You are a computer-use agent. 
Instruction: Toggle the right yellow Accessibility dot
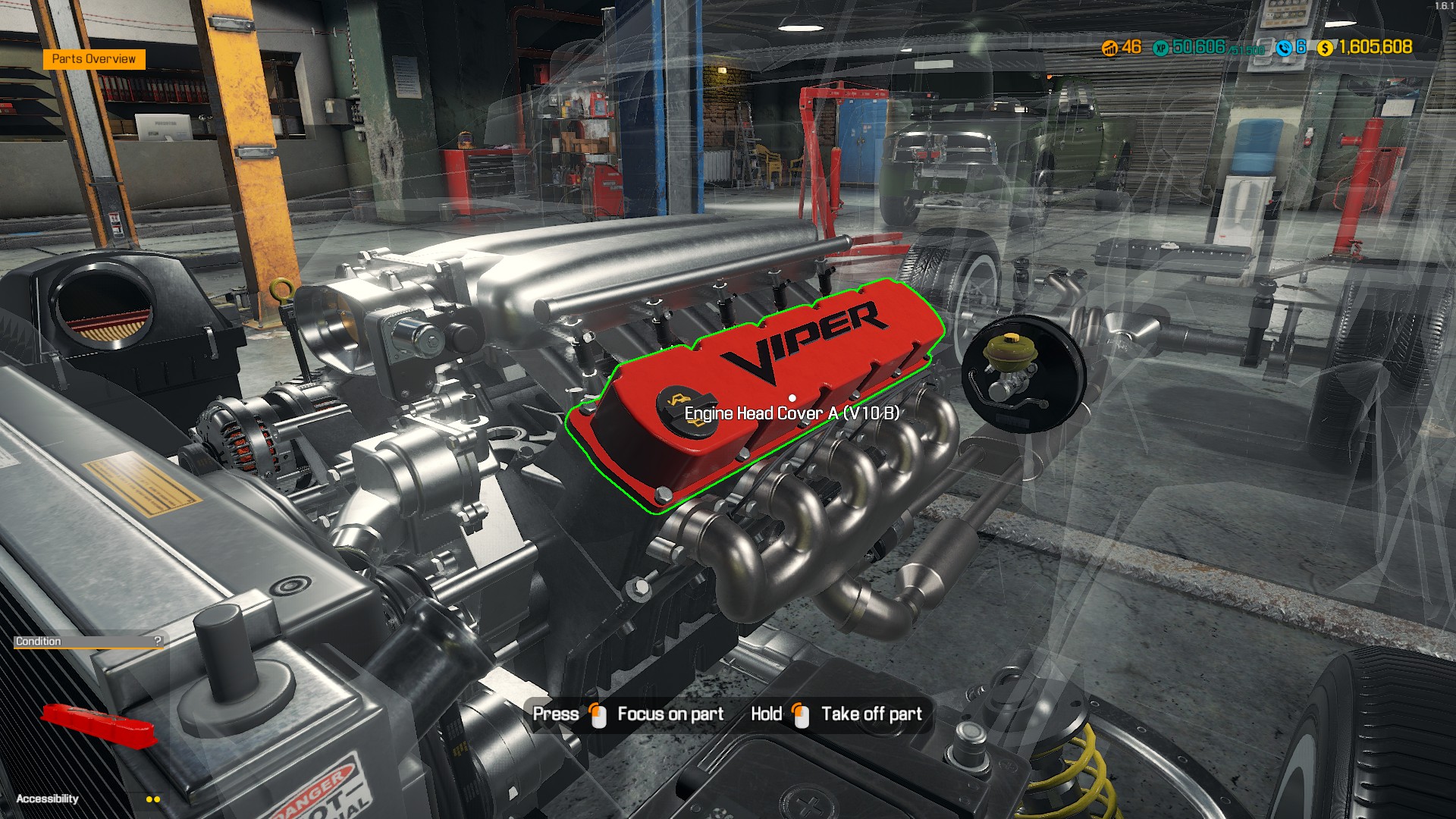coord(157,799)
